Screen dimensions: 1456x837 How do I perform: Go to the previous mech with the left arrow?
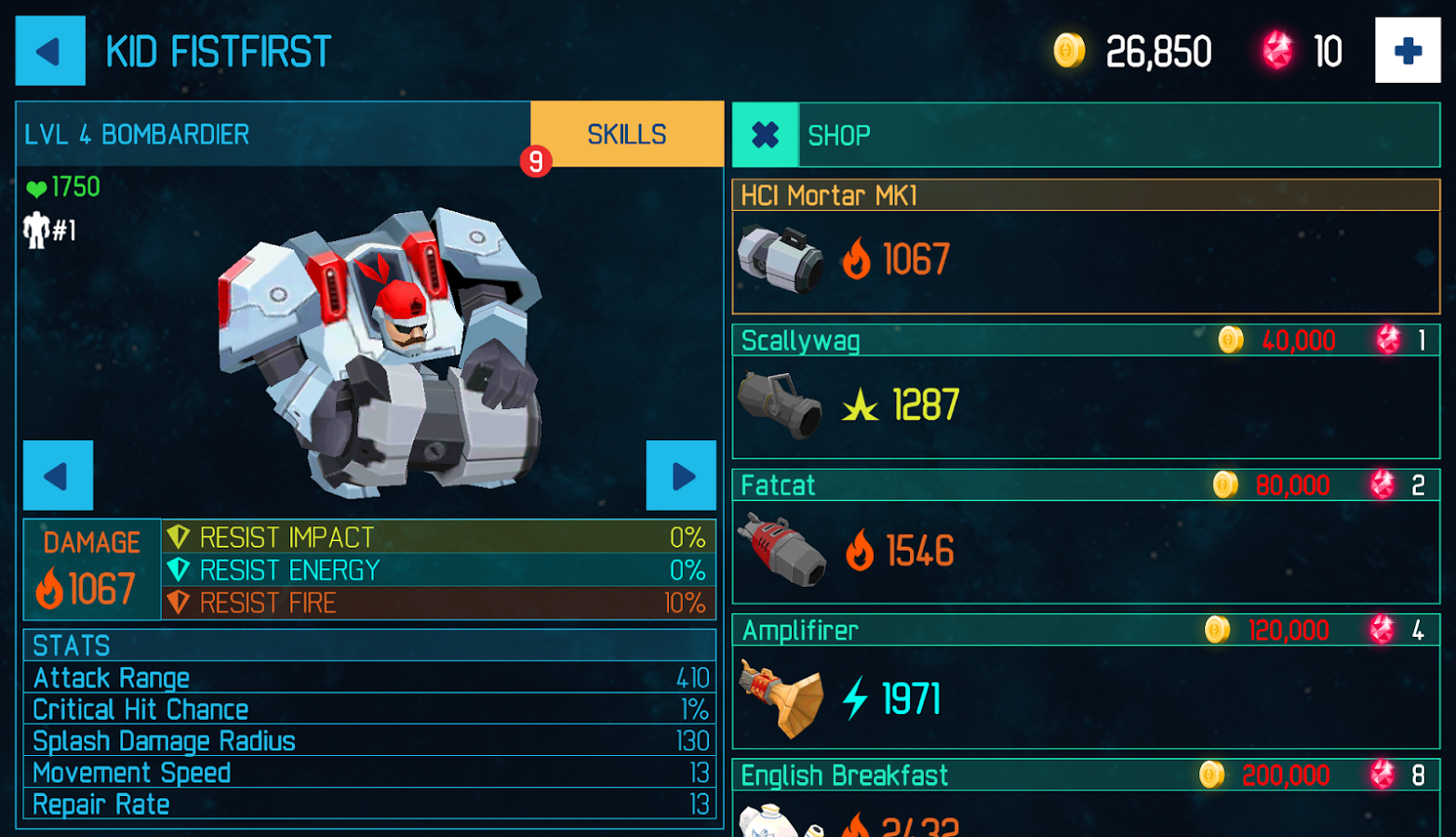tap(58, 477)
